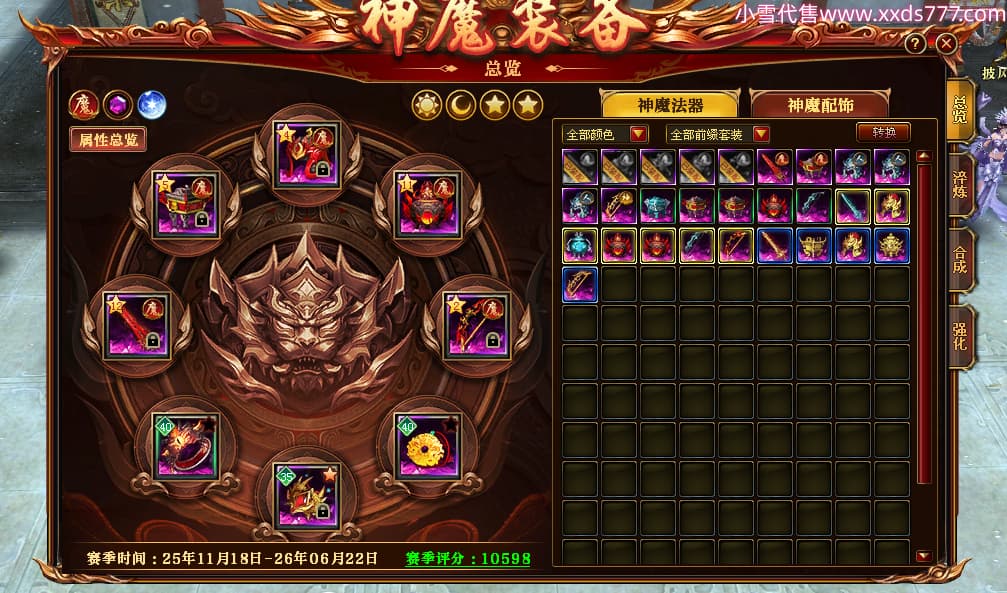Open the 属性总览 attribute overview

[x=109, y=140]
